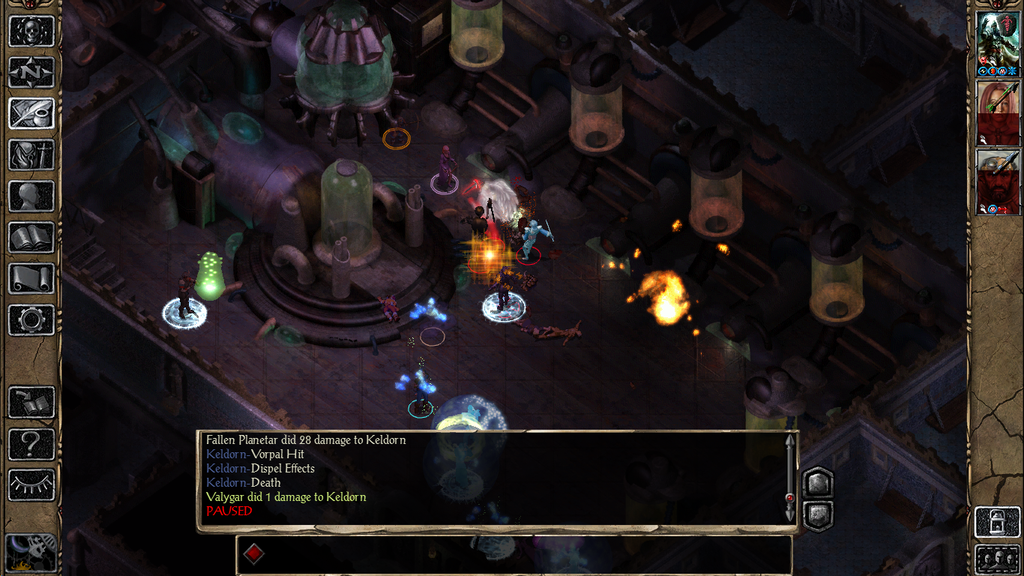Select all party members with the group button

997,559
